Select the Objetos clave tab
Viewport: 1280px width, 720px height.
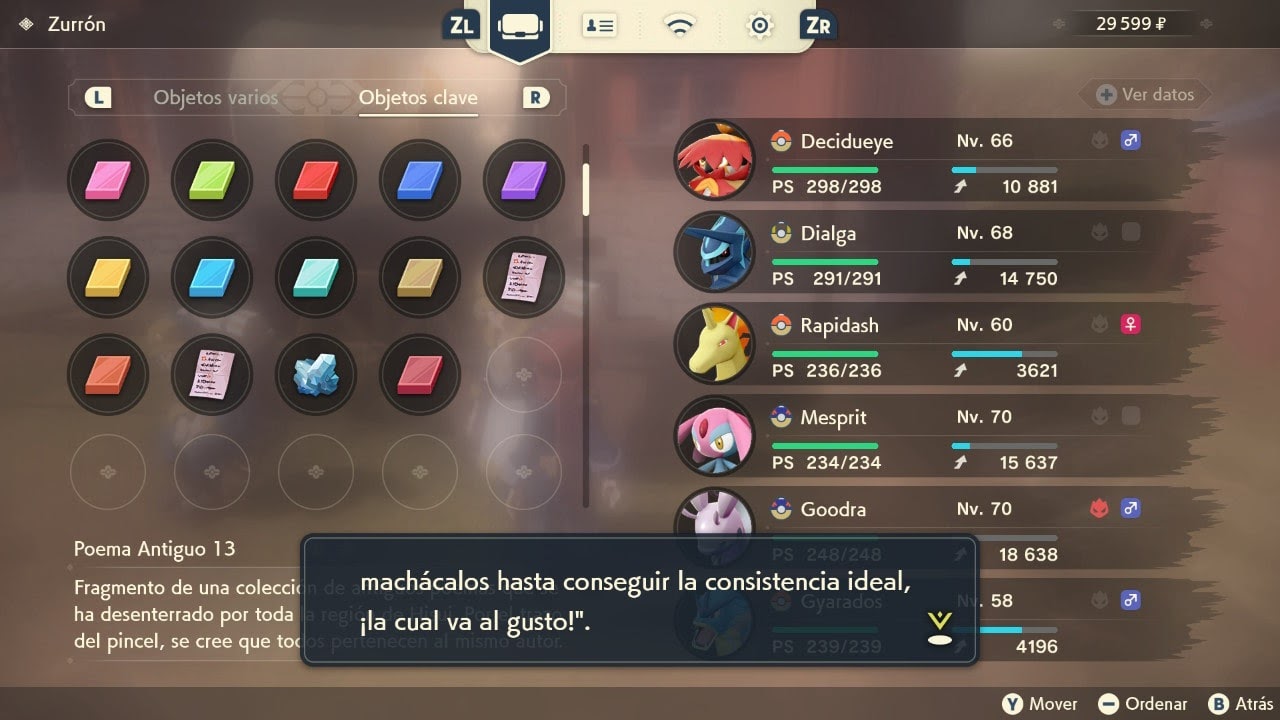point(418,98)
